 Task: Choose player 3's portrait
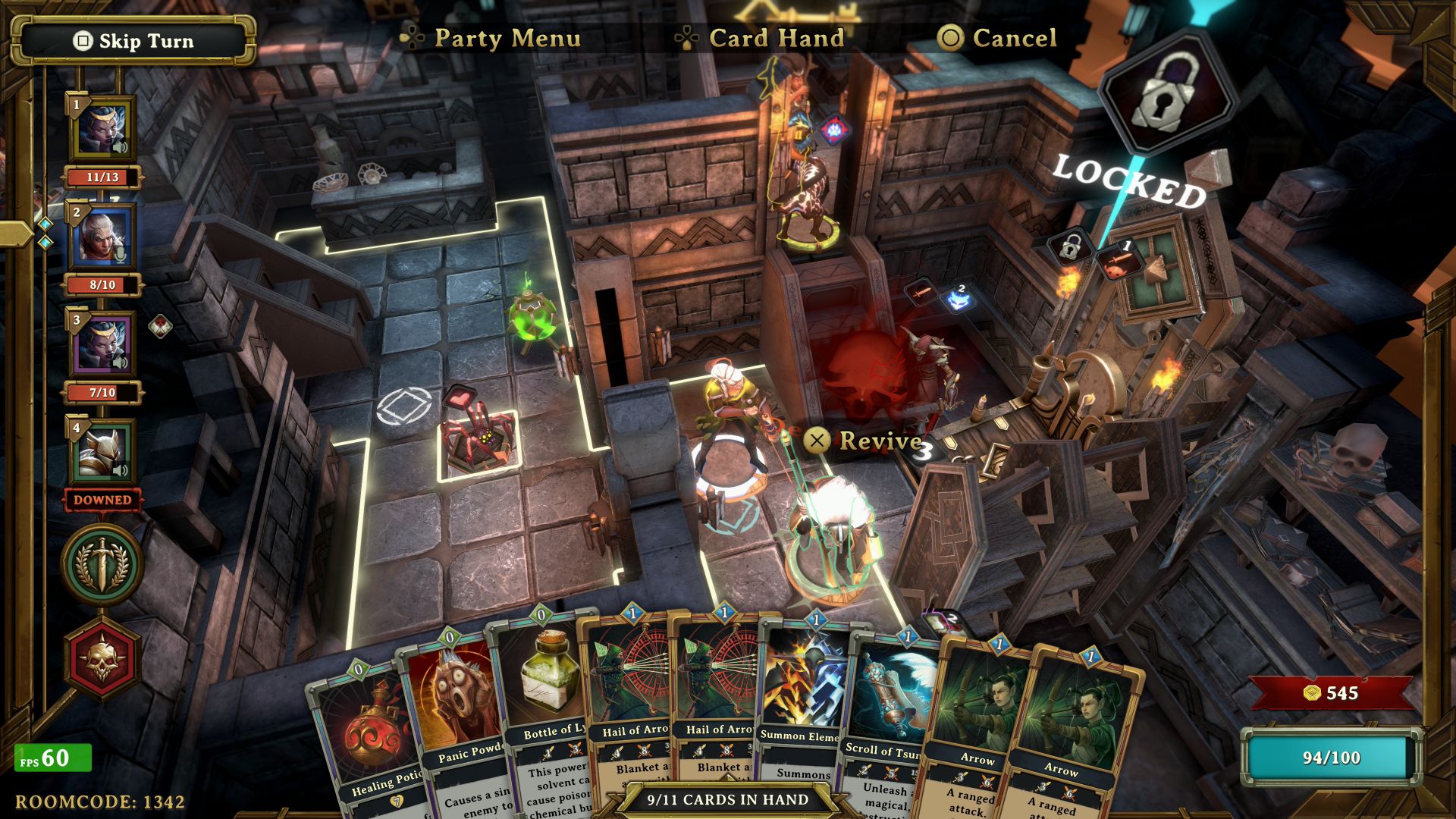point(102,344)
